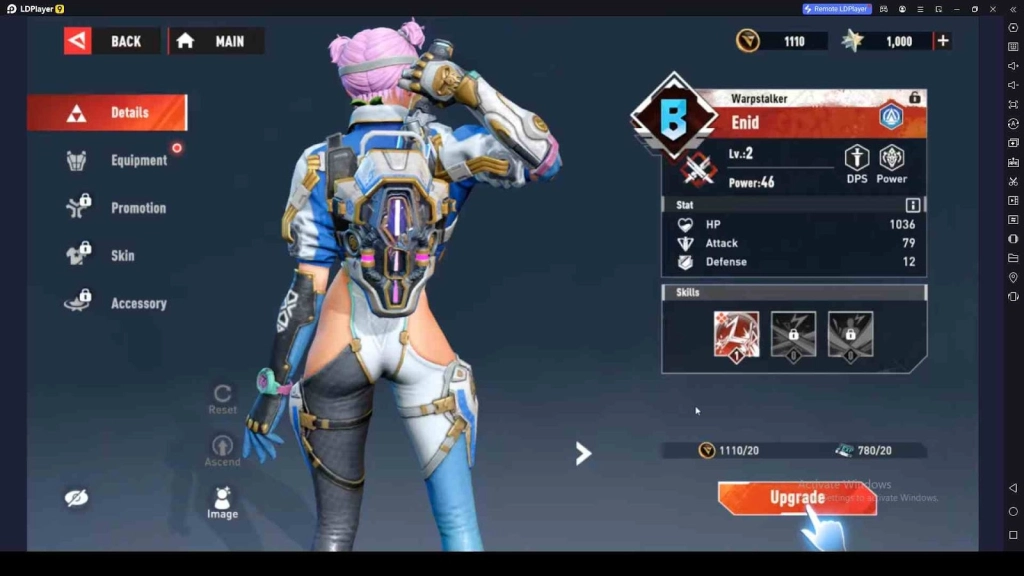Open the Image option

click(222, 501)
